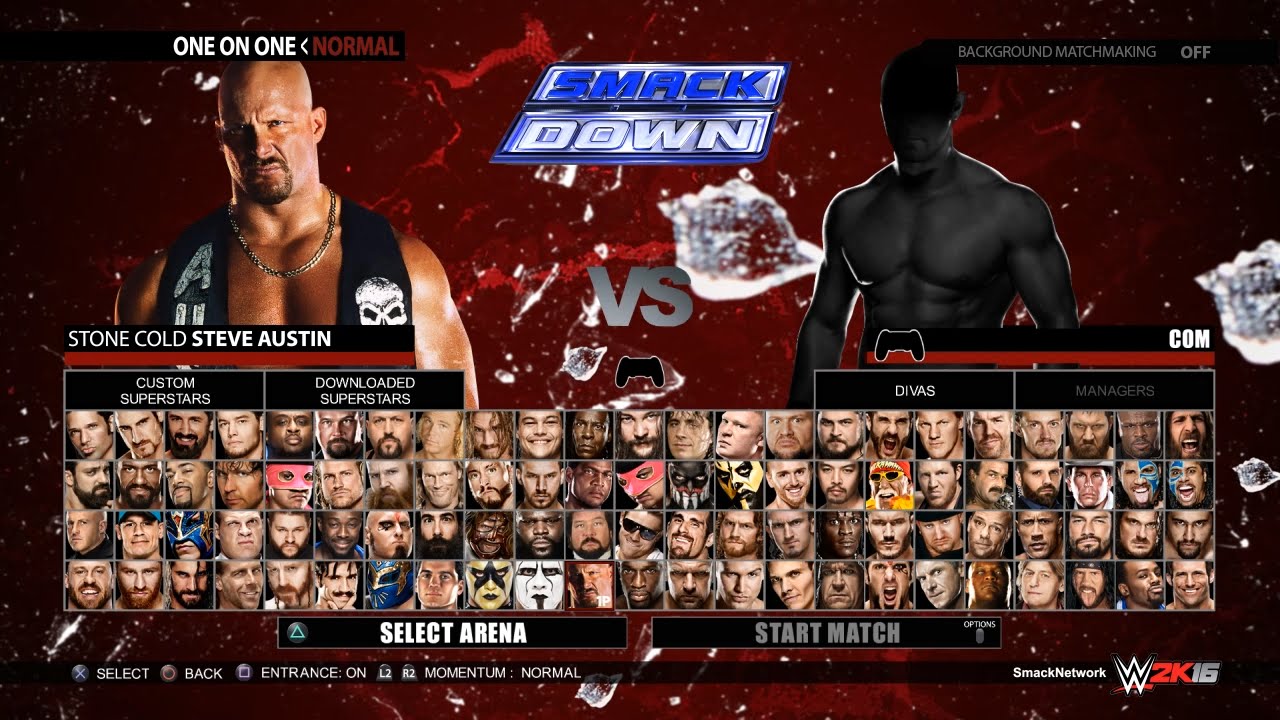The width and height of the screenshot is (1280, 720).
Task: Toggle Background Matchmaking to on
Action: pos(1196,51)
